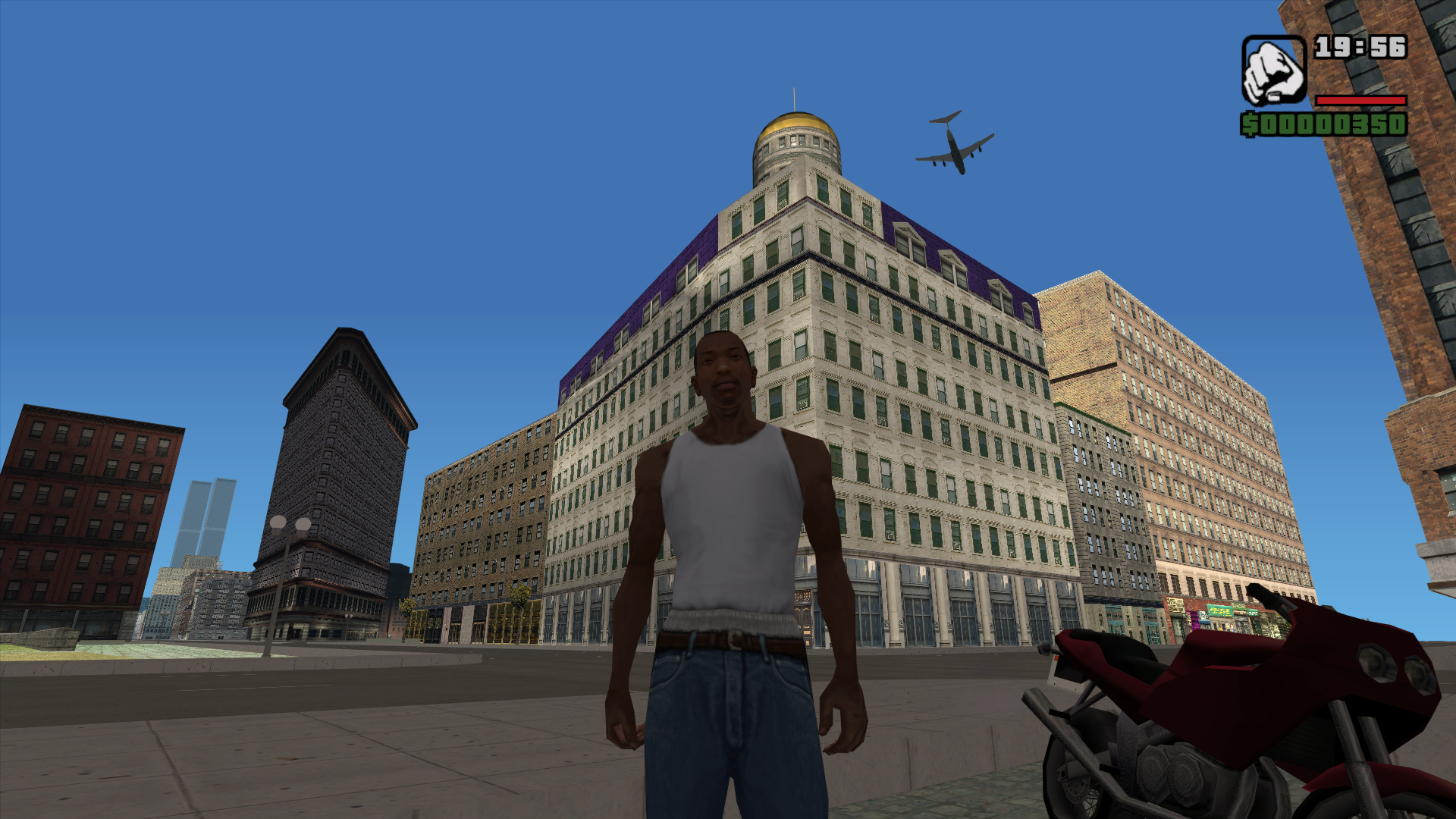Select the twin towers on the horizon

click(207, 516)
